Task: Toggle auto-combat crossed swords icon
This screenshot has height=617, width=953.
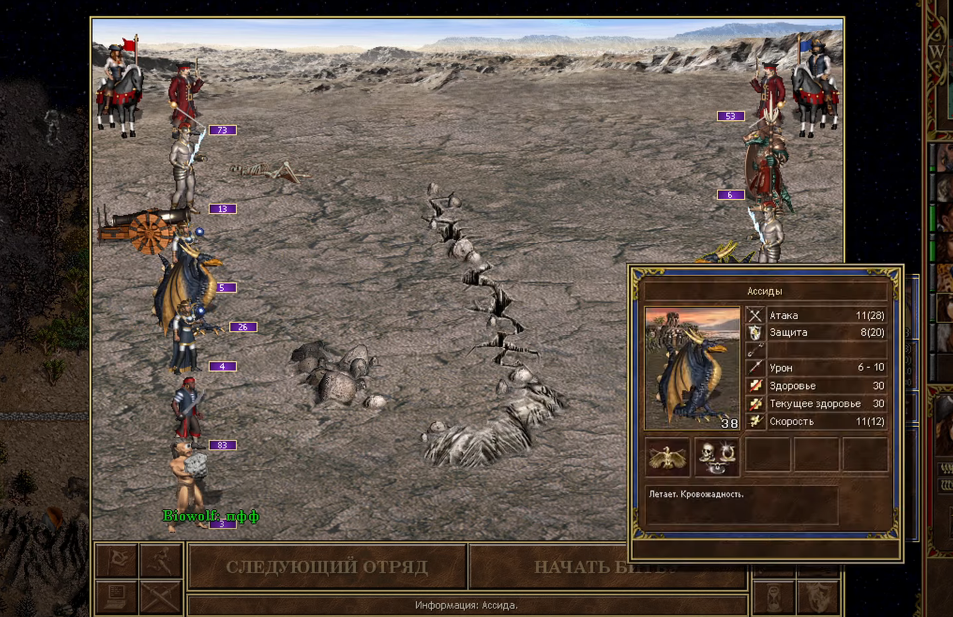Action: 160,597
